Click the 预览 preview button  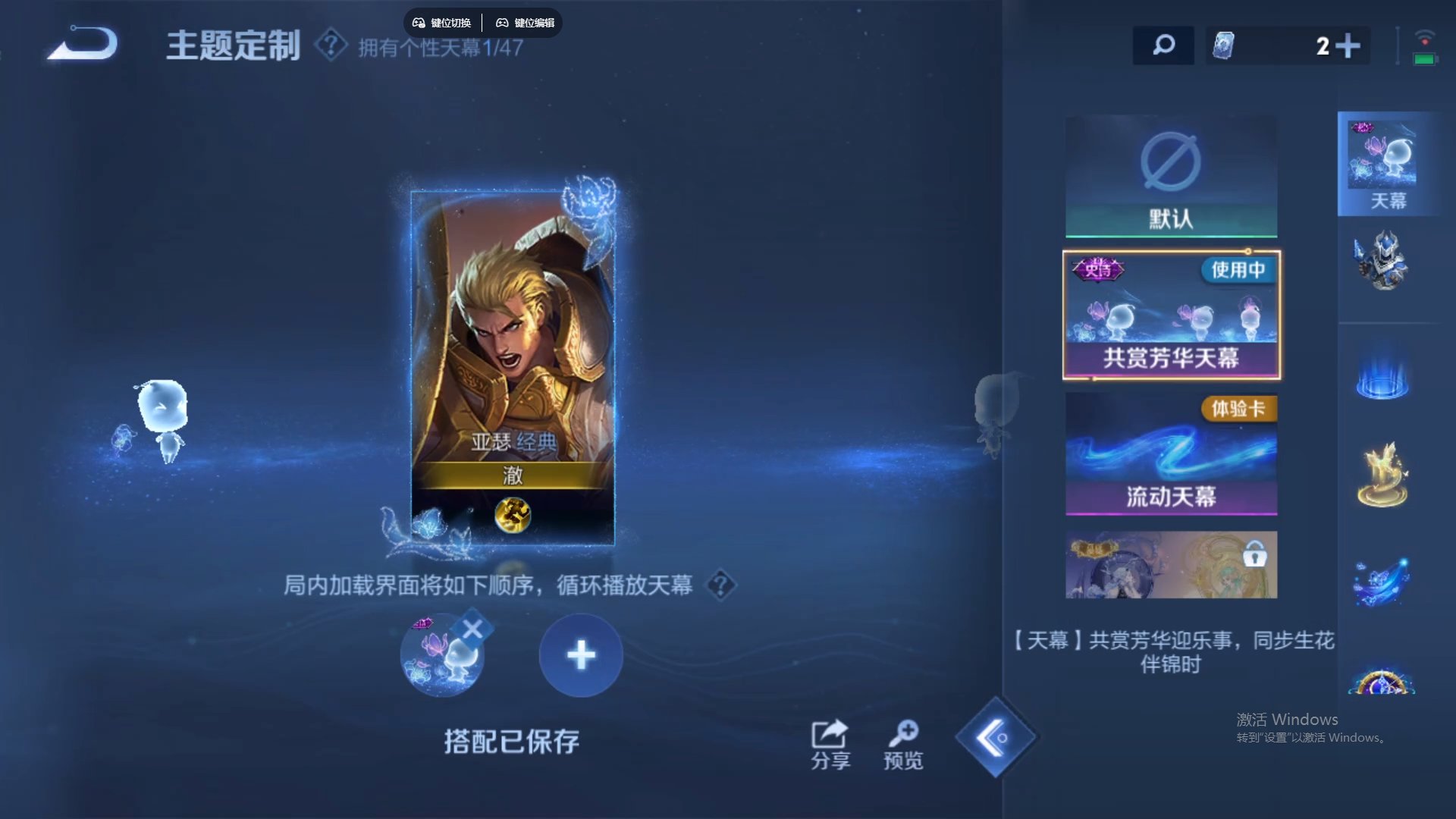point(902,743)
